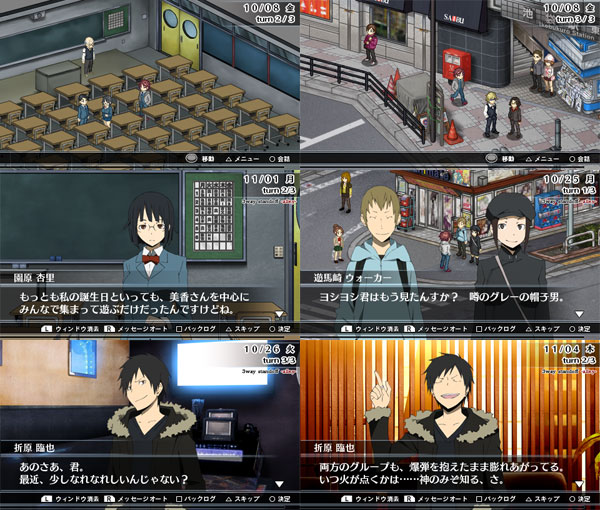Continue Orihara Izaya's dialogue about the bomb
The height and width of the screenshot is (510, 600).
click(x=578, y=482)
